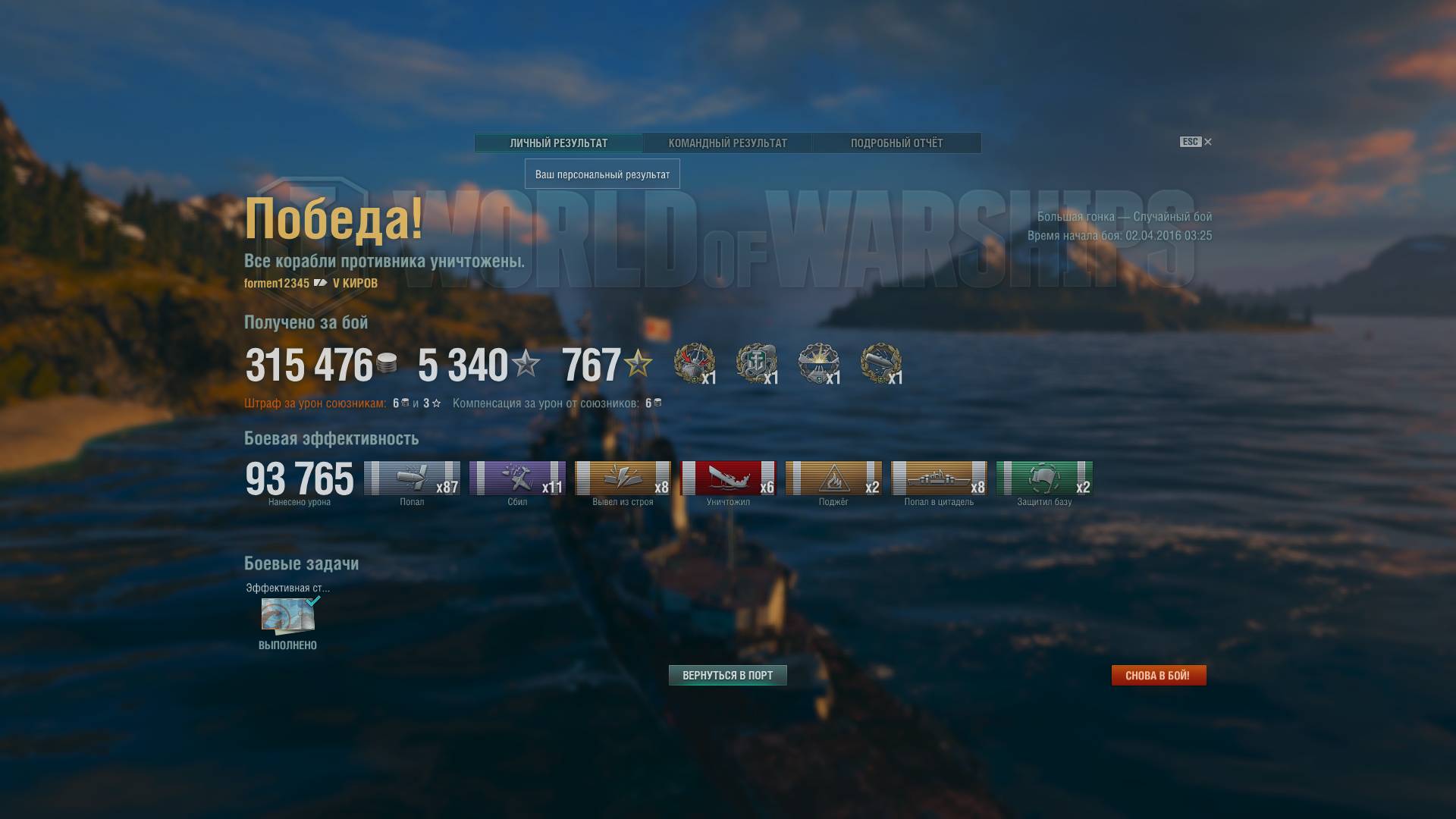
Task: Select the Попал в цитадель x8 ribbon
Action: (939, 478)
